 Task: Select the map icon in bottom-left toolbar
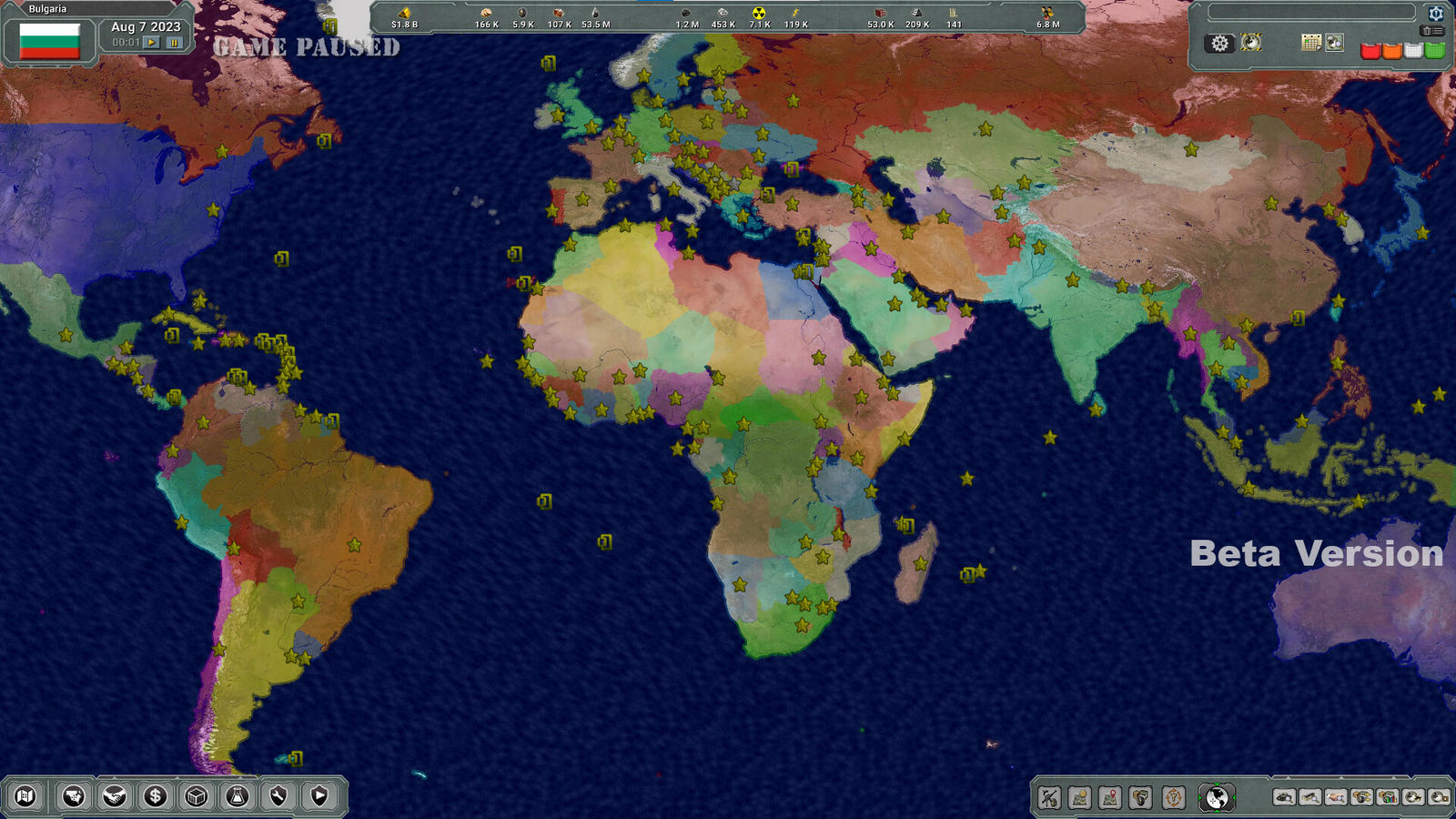[25, 795]
